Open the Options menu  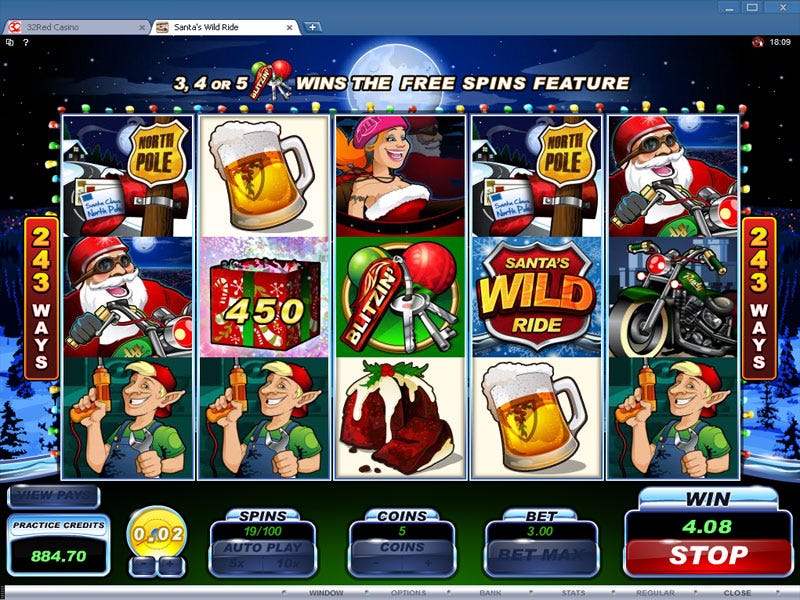[408, 593]
